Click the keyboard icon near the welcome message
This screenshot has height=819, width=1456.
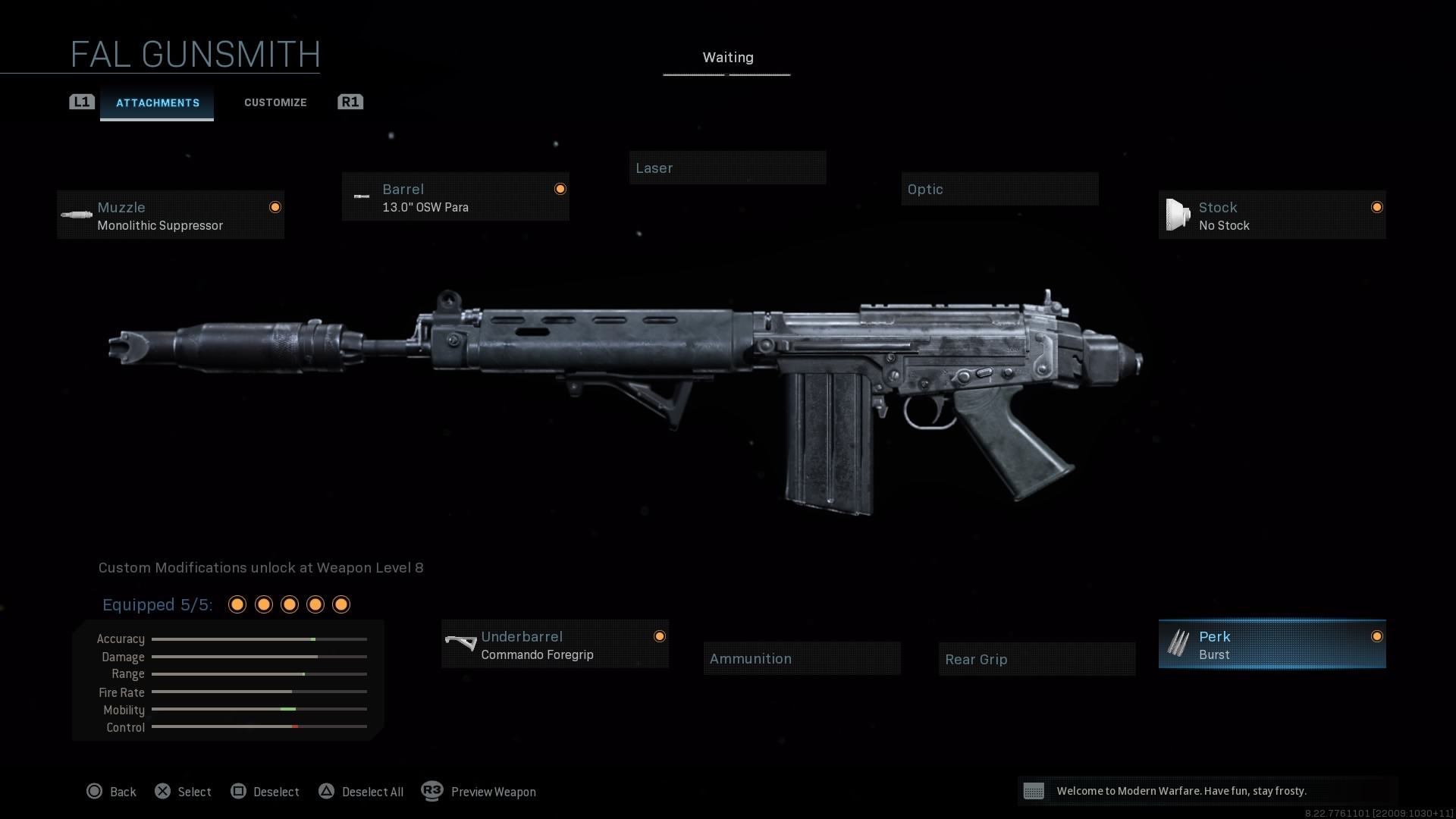click(x=1036, y=791)
